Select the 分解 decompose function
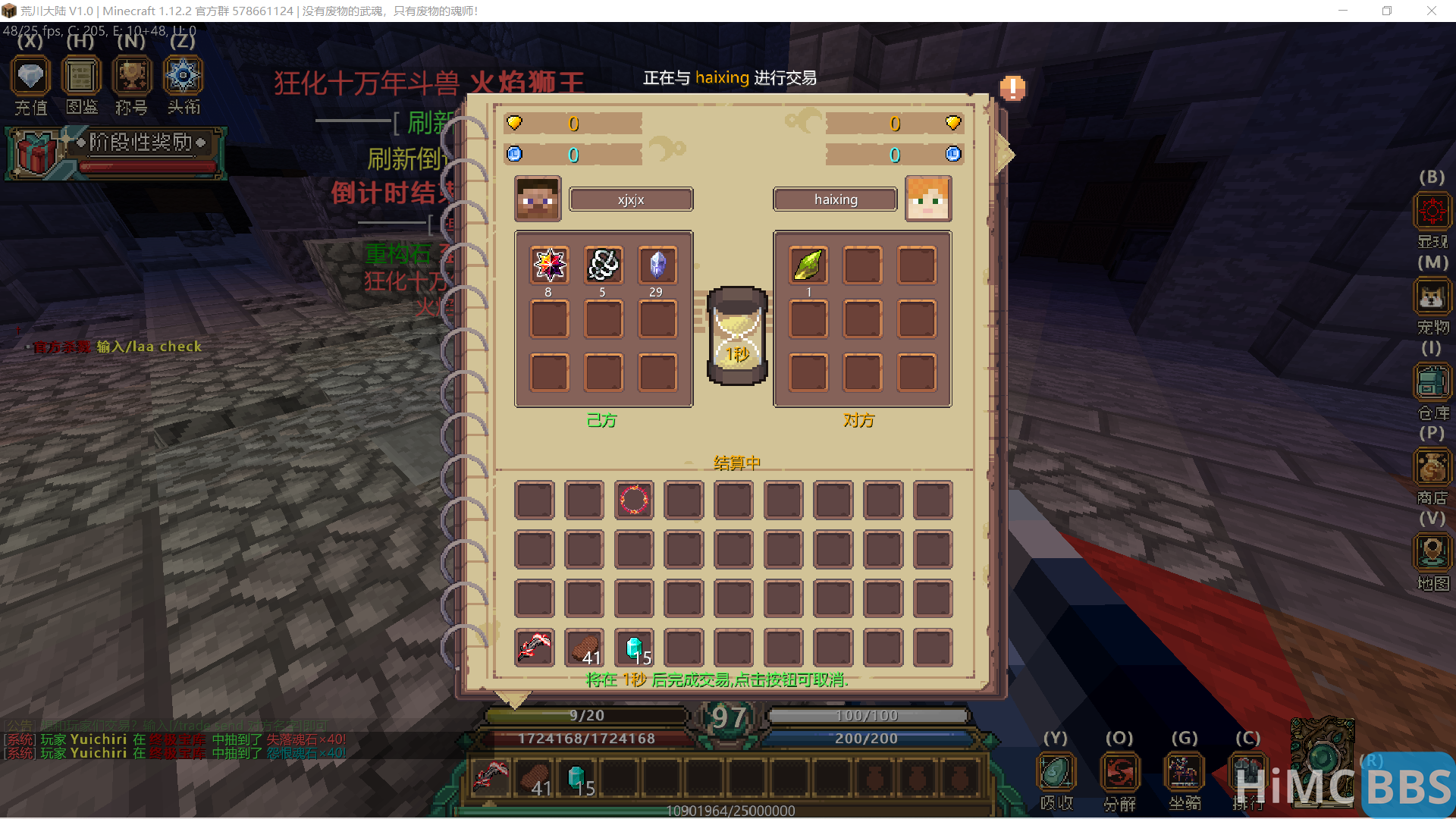 click(x=1120, y=772)
